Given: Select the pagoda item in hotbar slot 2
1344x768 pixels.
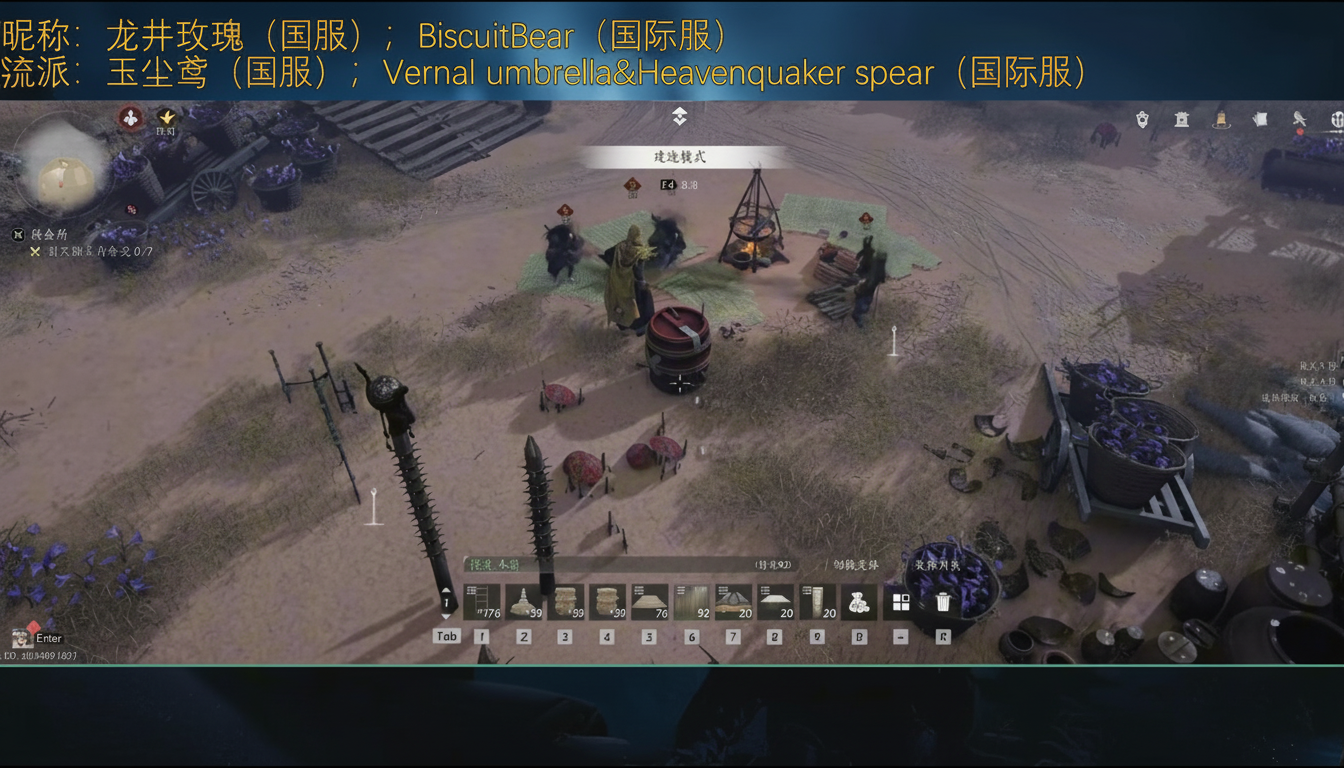Looking at the screenshot, I should [x=524, y=602].
